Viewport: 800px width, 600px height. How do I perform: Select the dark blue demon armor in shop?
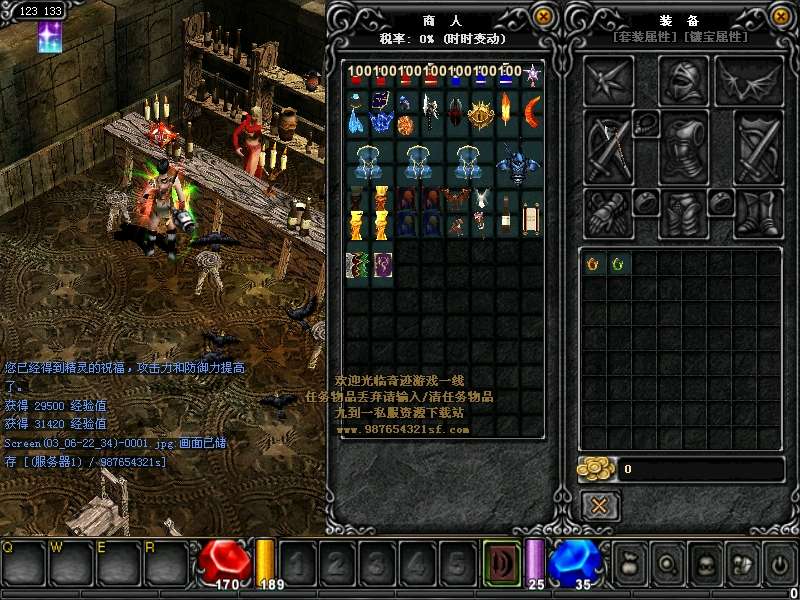519,163
